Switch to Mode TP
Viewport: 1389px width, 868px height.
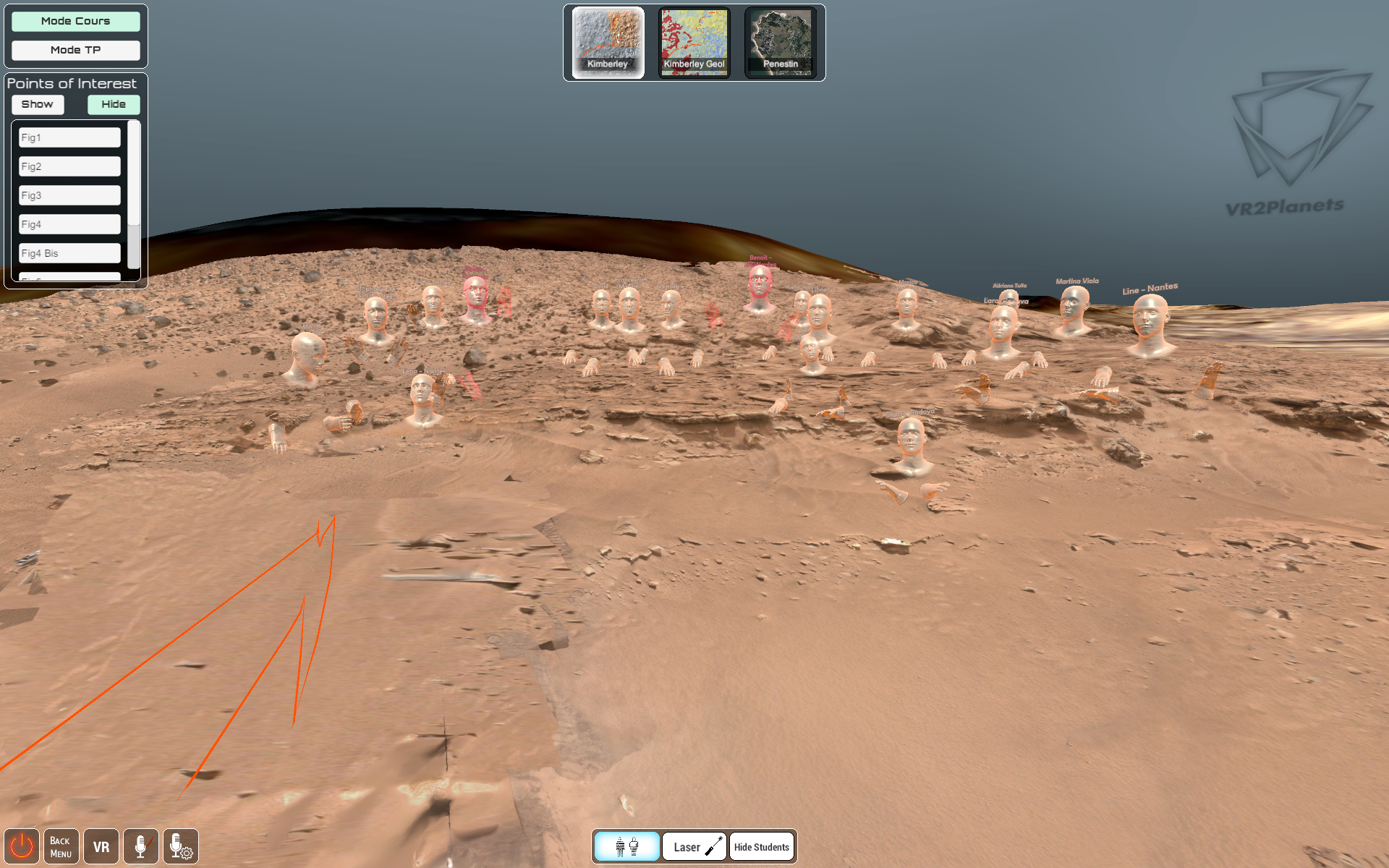pos(75,50)
